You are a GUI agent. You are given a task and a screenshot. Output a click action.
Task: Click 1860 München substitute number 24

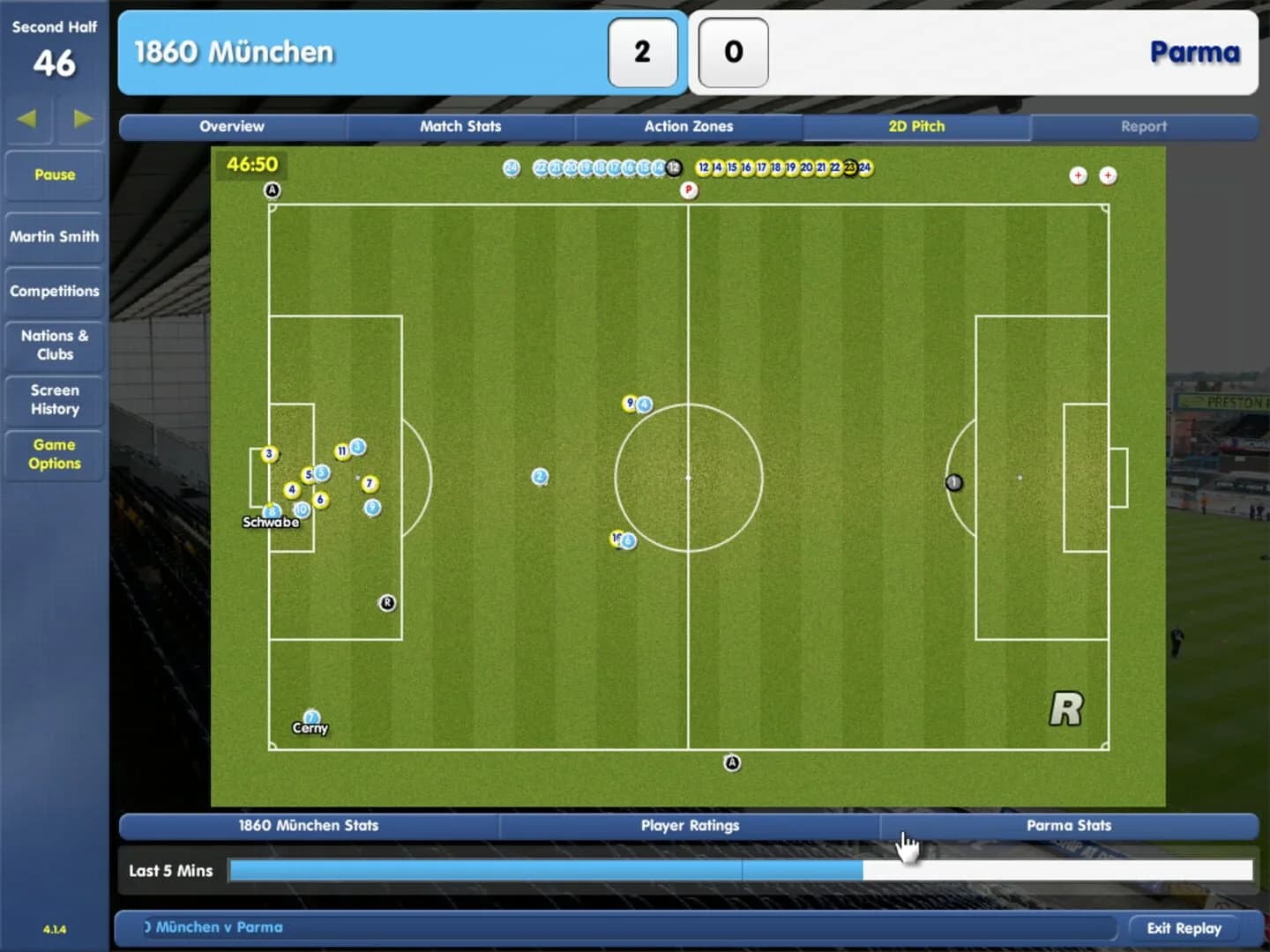[510, 167]
